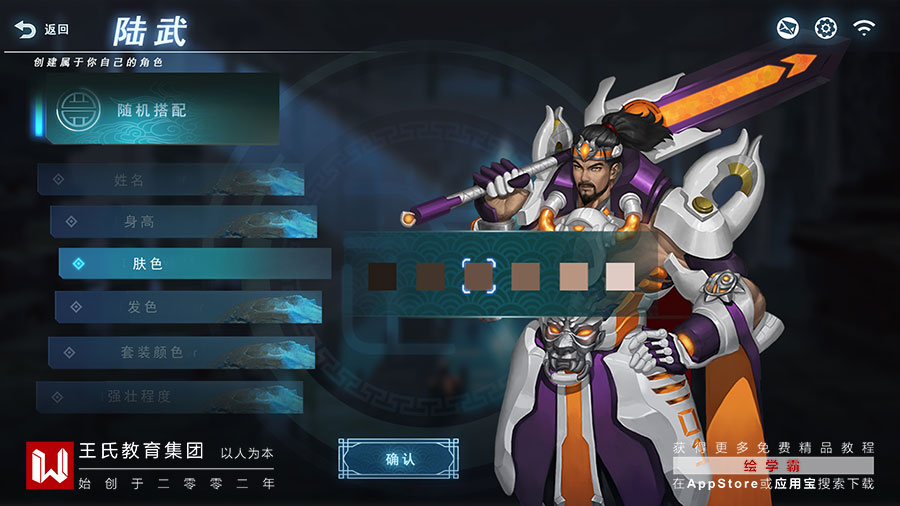Open settings via the gear icon

(x=825, y=28)
